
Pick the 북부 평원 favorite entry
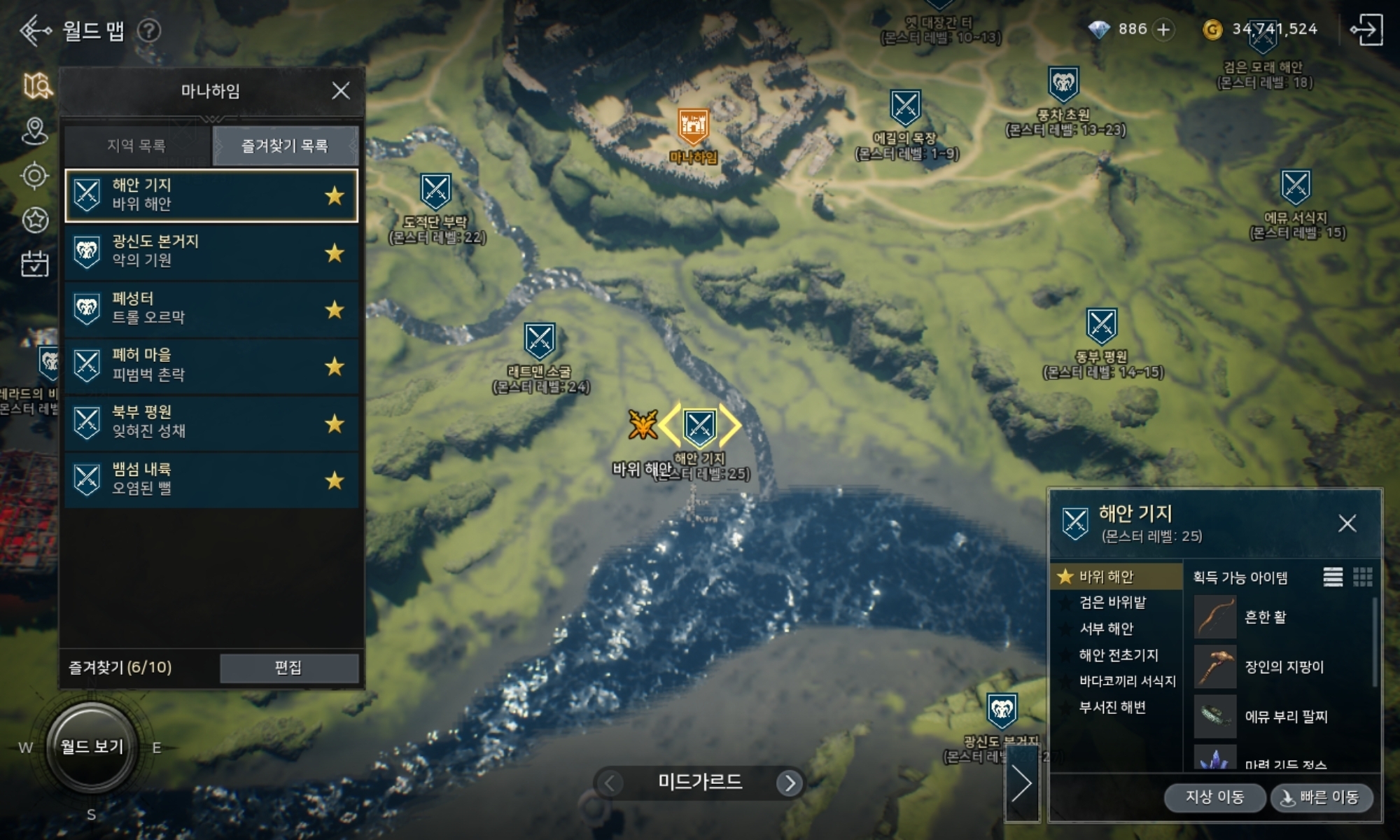pyautogui.click(x=211, y=422)
